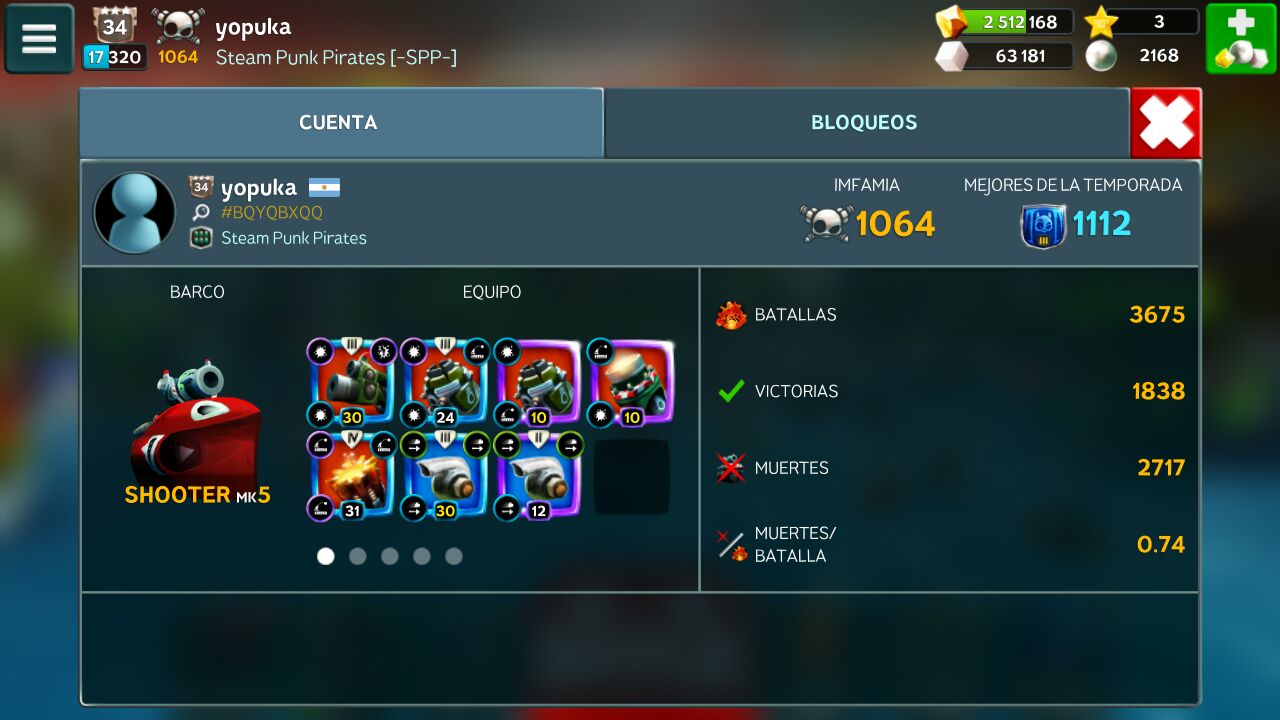Viewport: 1280px width, 720px height.
Task: Select the player tag #BQYQBXQQ
Action: [272, 213]
